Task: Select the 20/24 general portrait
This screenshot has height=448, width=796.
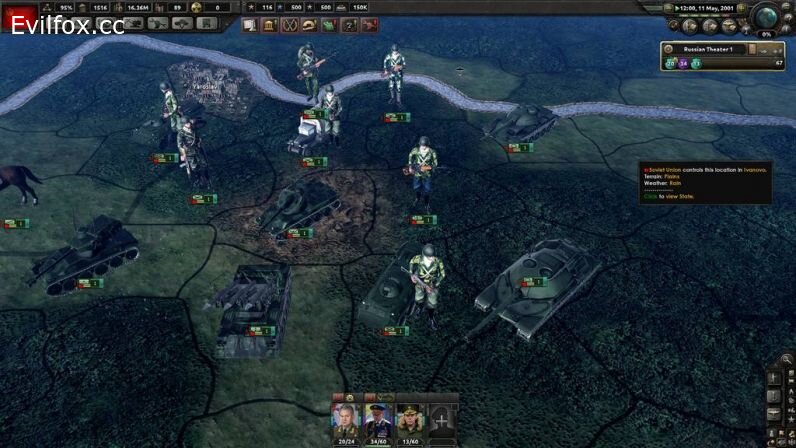Action: point(344,416)
